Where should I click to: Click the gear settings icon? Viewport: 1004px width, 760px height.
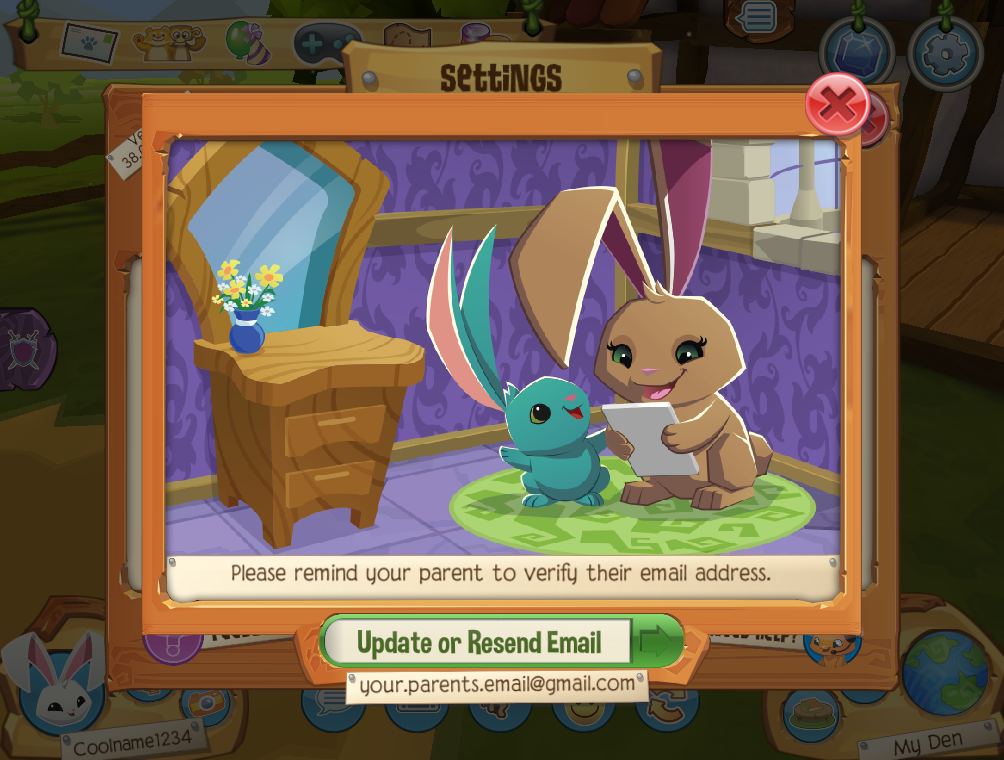(945, 54)
